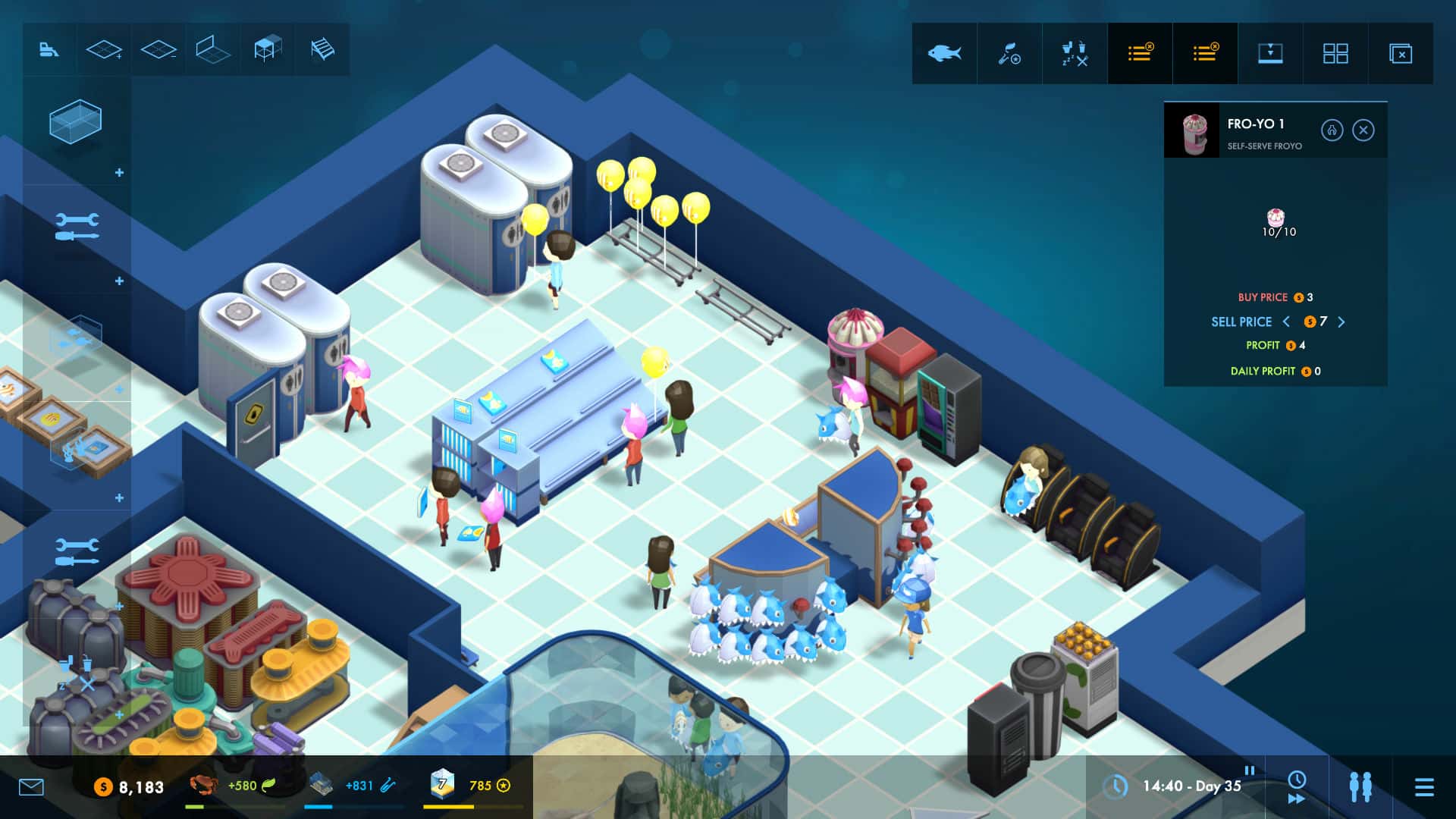Expand the tanks section with plus sign
The height and width of the screenshot is (819, 1456).
click(x=118, y=173)
